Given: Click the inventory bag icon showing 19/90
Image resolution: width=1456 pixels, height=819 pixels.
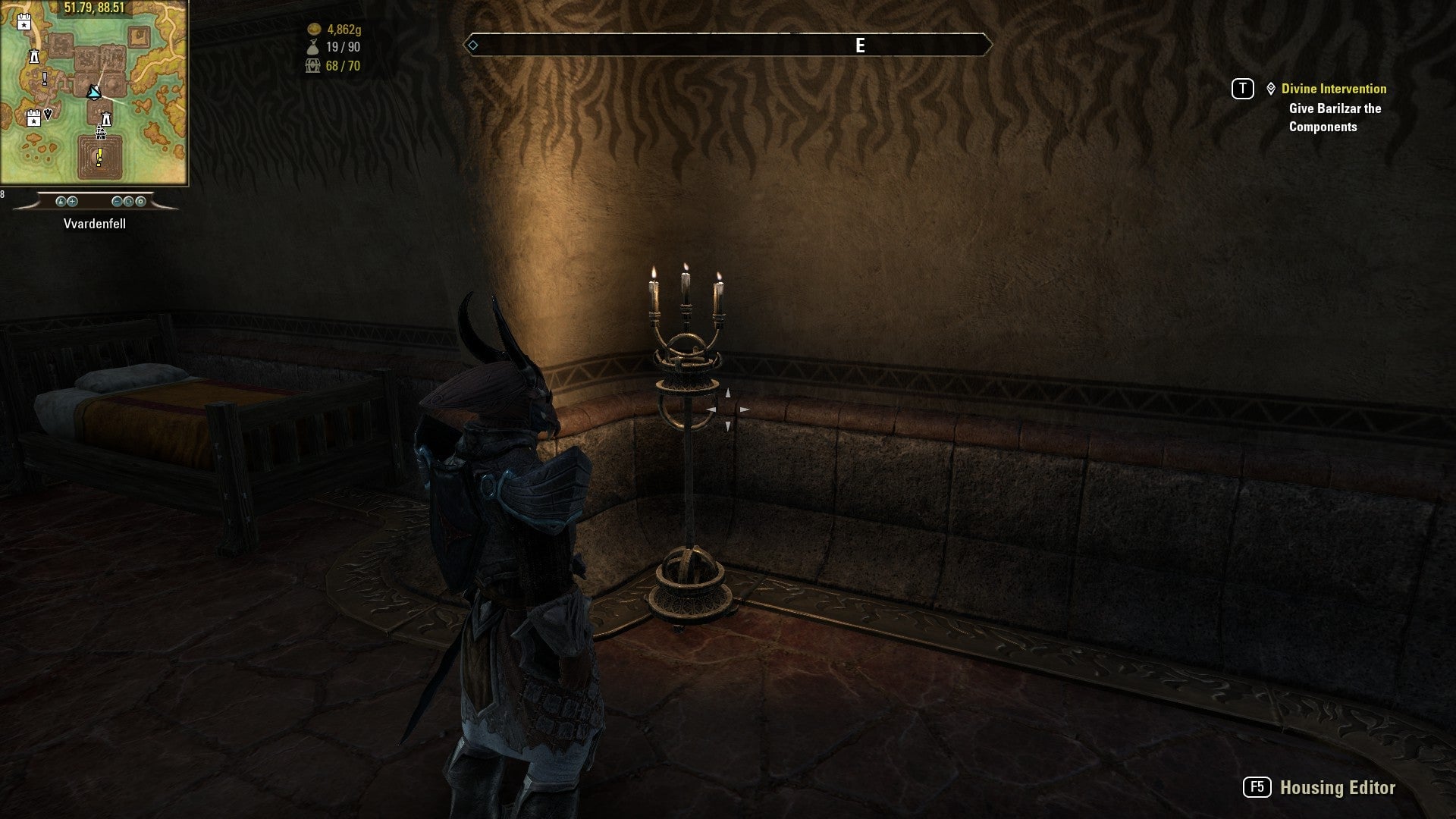Looking at the screenshot, I should coord(312,45).
